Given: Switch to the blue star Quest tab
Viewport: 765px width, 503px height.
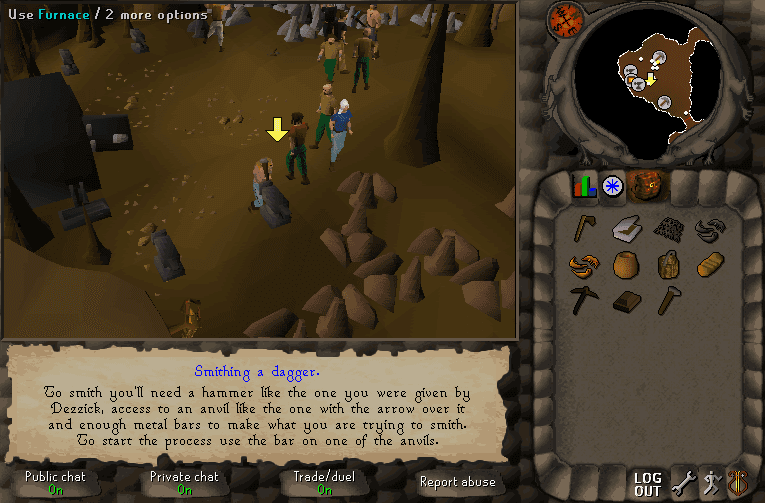Looking at the screenshot, I should pyautogui.click(x=612, y=186).
